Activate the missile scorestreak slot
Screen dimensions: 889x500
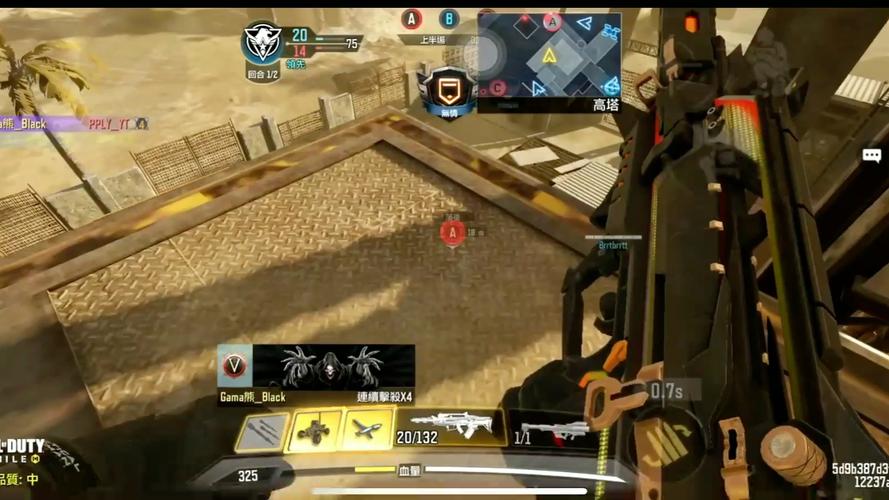point(261,432)
